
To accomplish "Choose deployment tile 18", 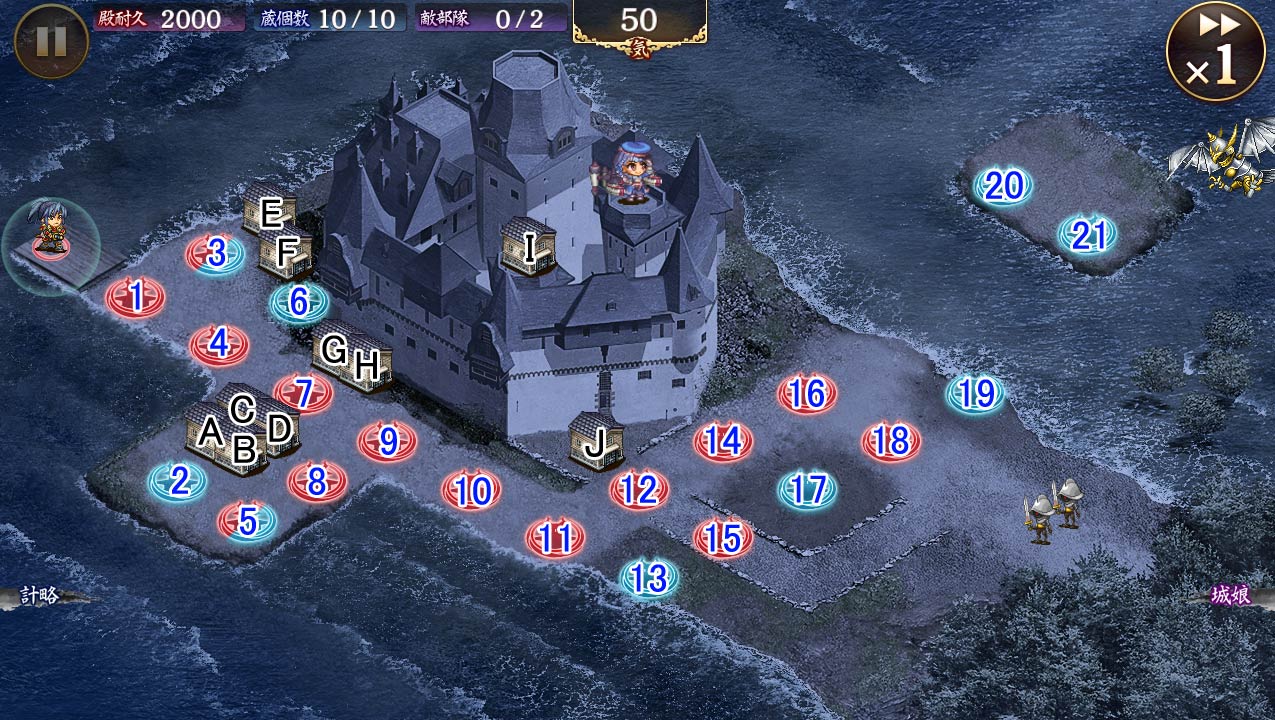I will click(x=891, y=441).
